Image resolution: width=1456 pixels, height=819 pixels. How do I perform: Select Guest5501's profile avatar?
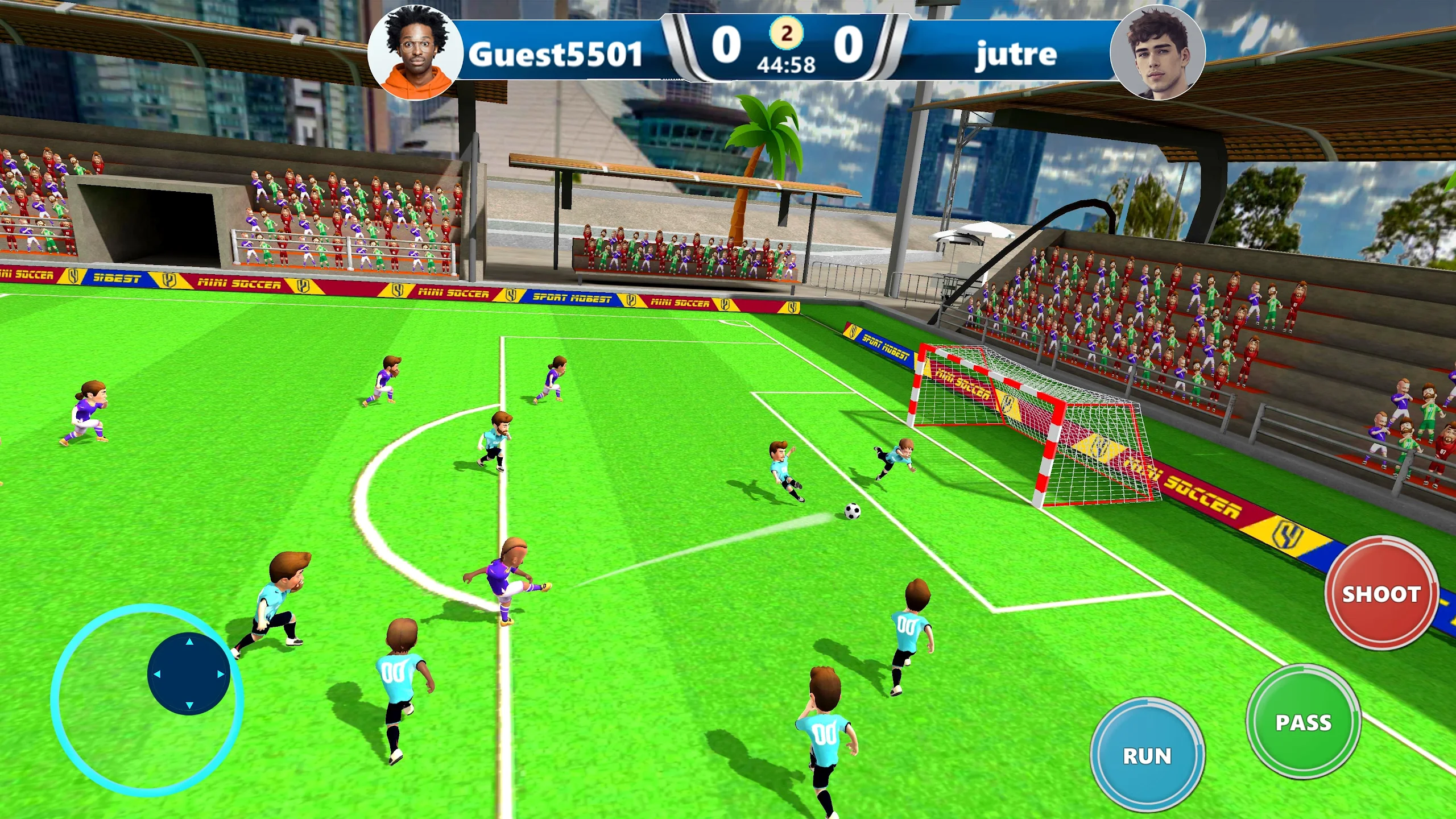click(x=415, y=52)
